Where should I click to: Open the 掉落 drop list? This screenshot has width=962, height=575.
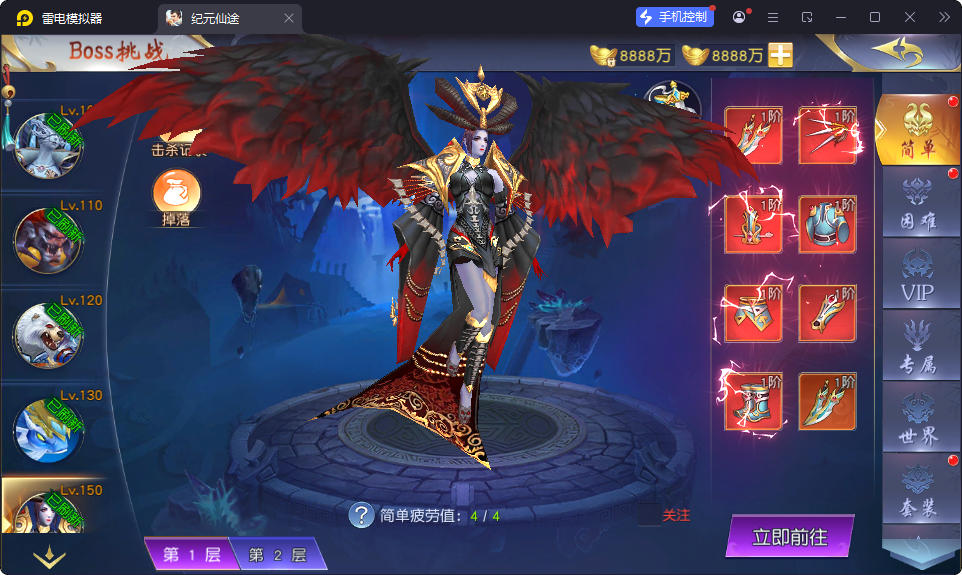176,197
